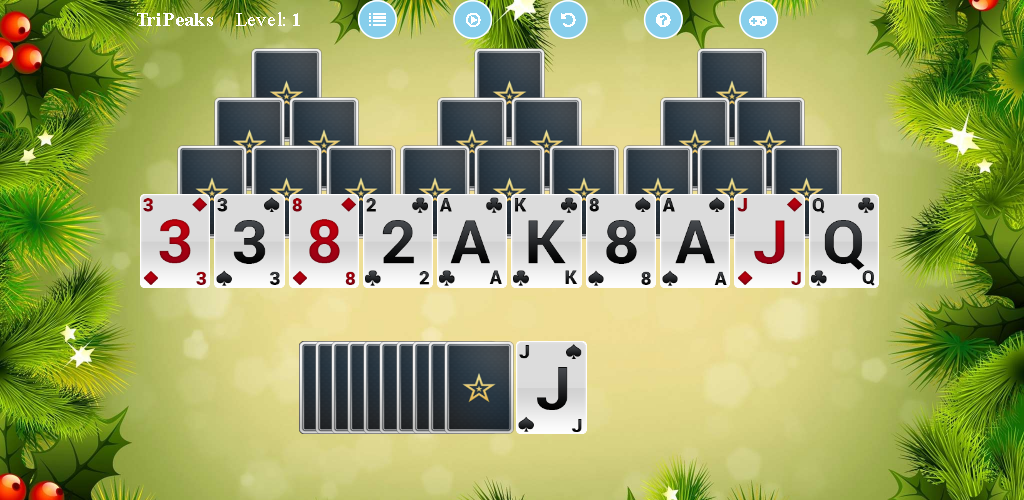Open the list menu button
The image size is (1024, 500).
point(377,20)
